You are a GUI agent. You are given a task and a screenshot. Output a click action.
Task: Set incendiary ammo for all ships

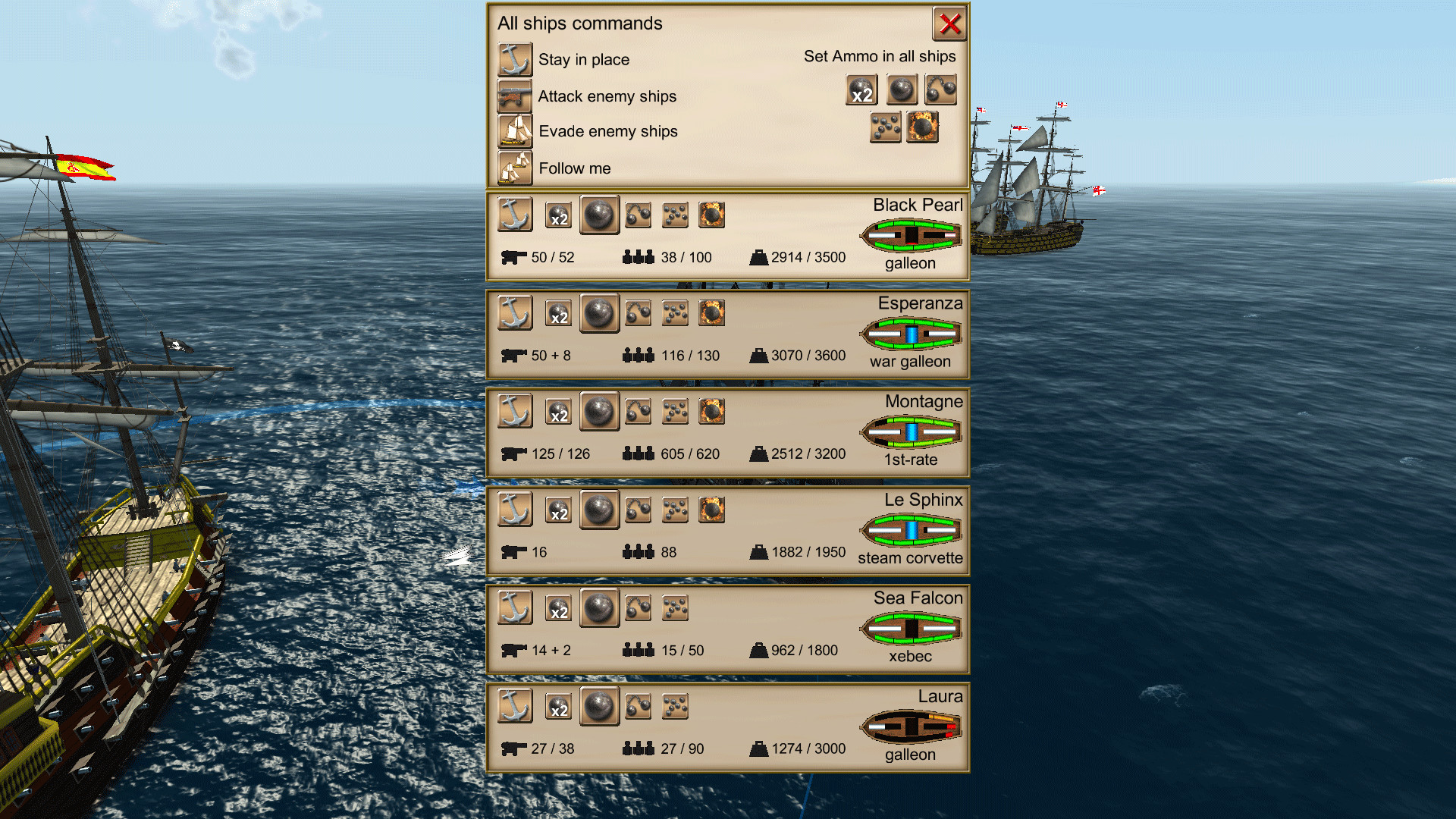click(x=921, y=127)
